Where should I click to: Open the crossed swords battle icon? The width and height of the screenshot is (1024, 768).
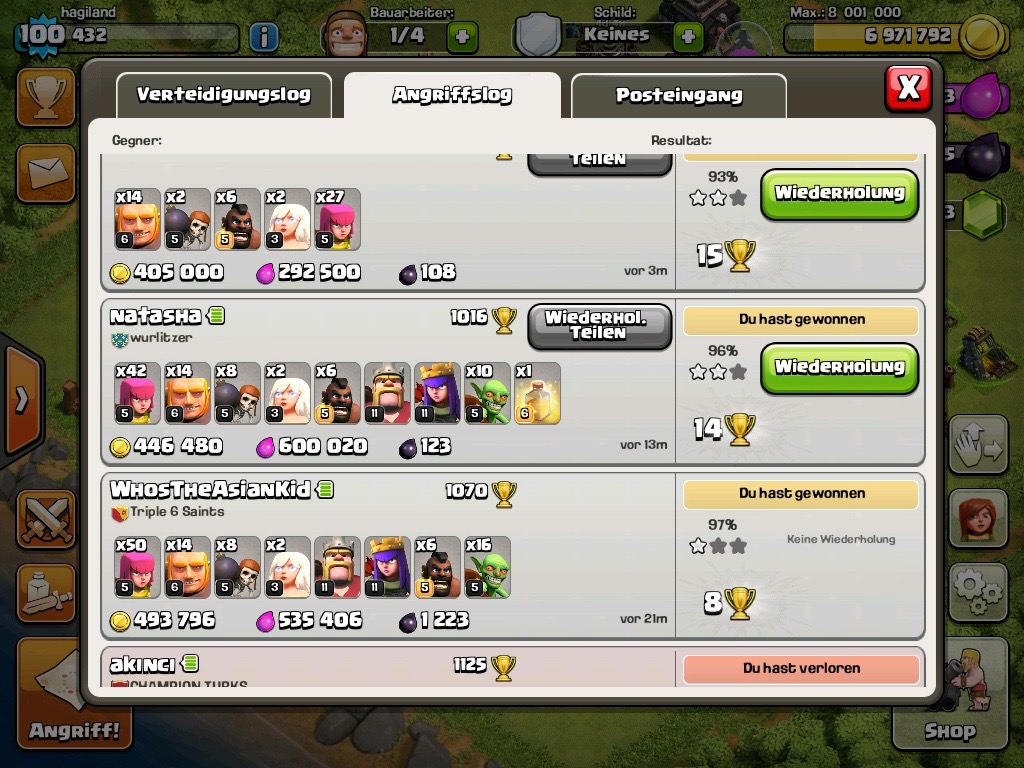point(45,518)
